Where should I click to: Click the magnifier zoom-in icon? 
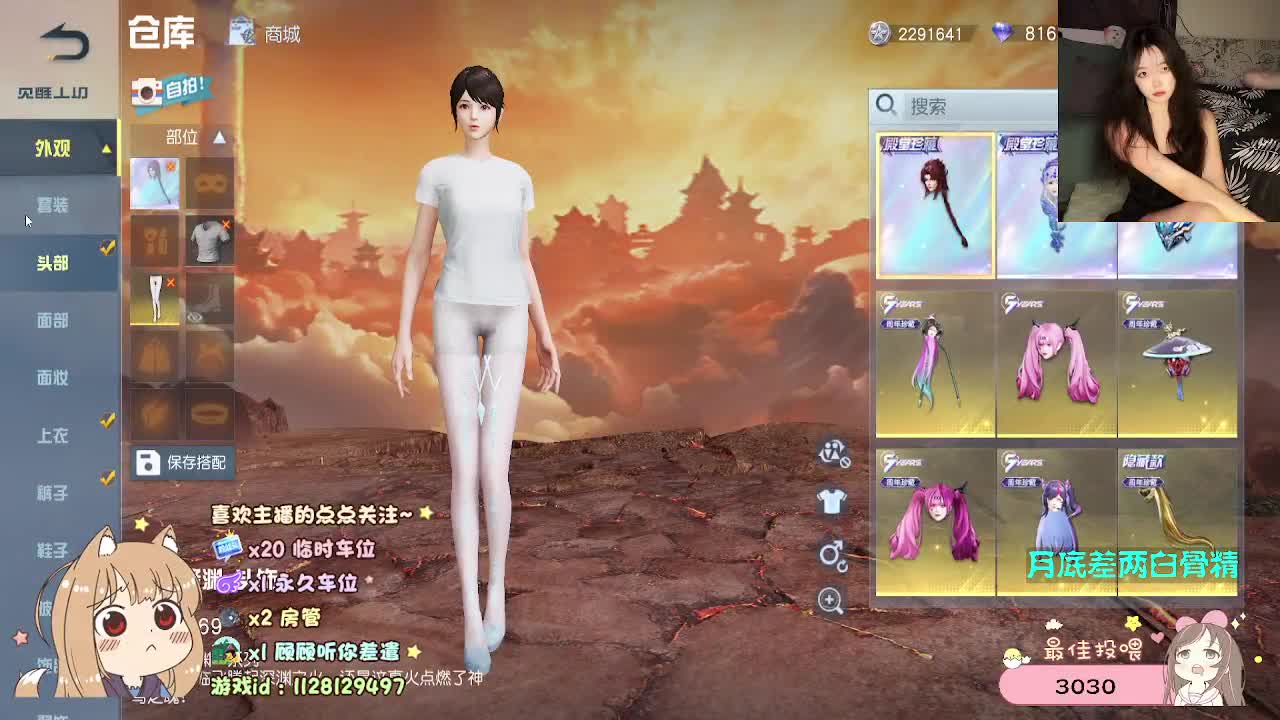click(x=829, y=600)
